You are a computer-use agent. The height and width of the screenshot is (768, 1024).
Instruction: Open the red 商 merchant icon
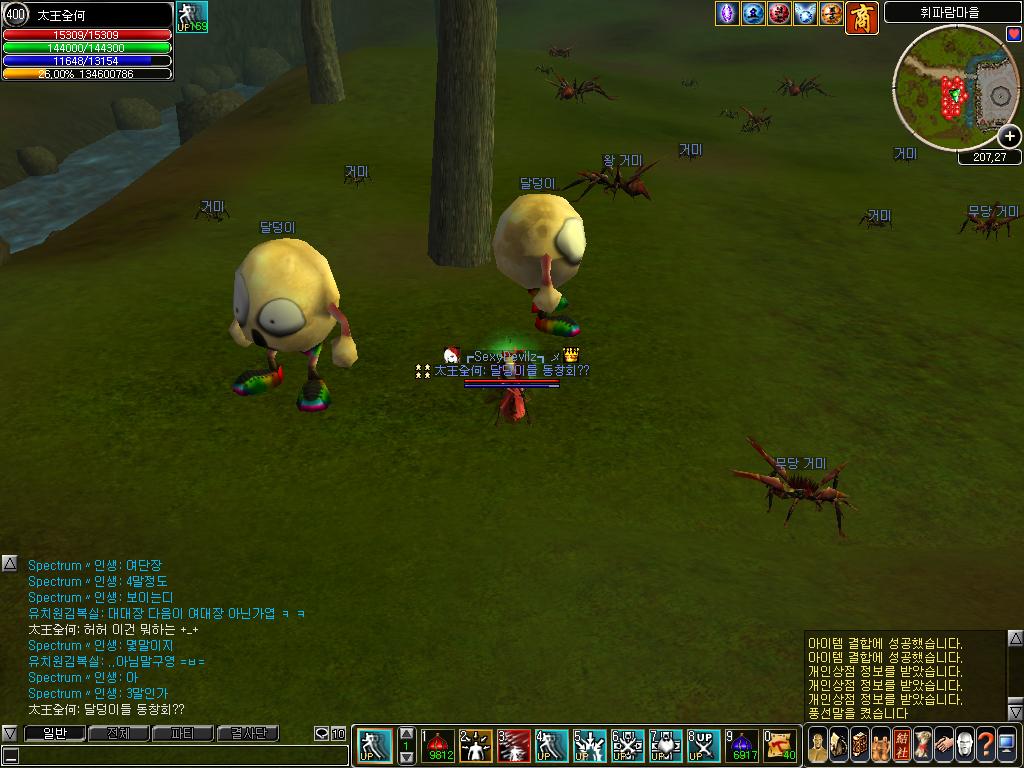(862, 17)
